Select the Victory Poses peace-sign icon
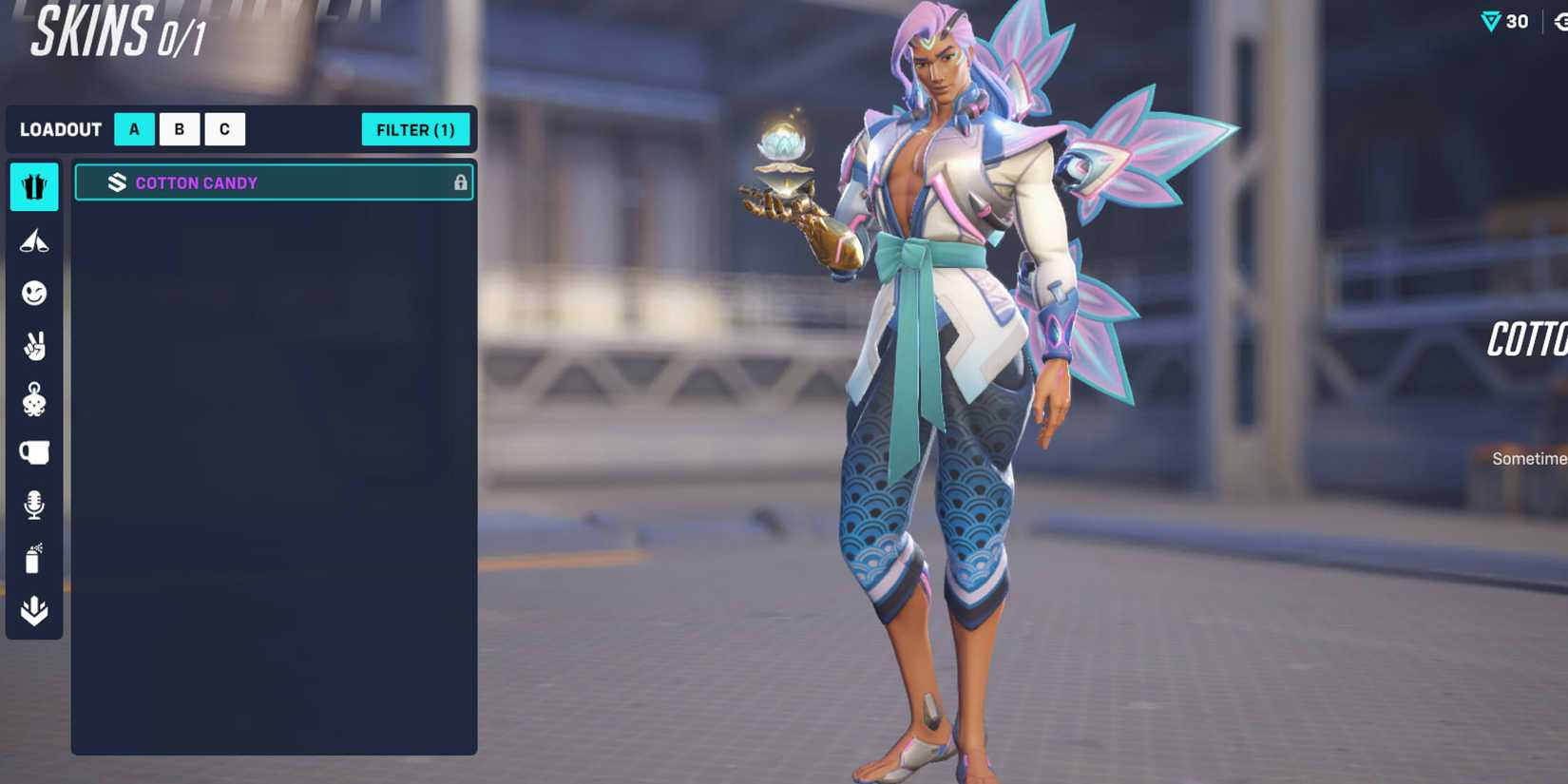Screen dimensions: 1568x784 coord(34,347)
